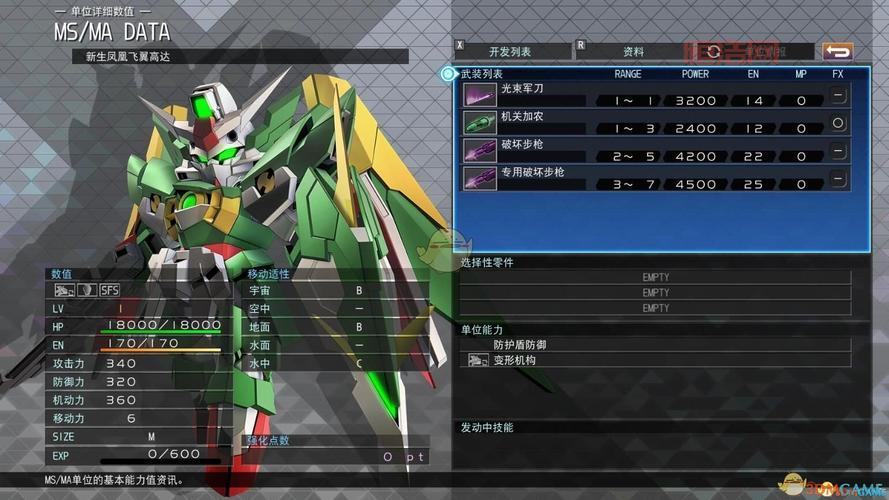Click the rotate icon in the top bar
889x500 pixels.
tap(714, 51)
